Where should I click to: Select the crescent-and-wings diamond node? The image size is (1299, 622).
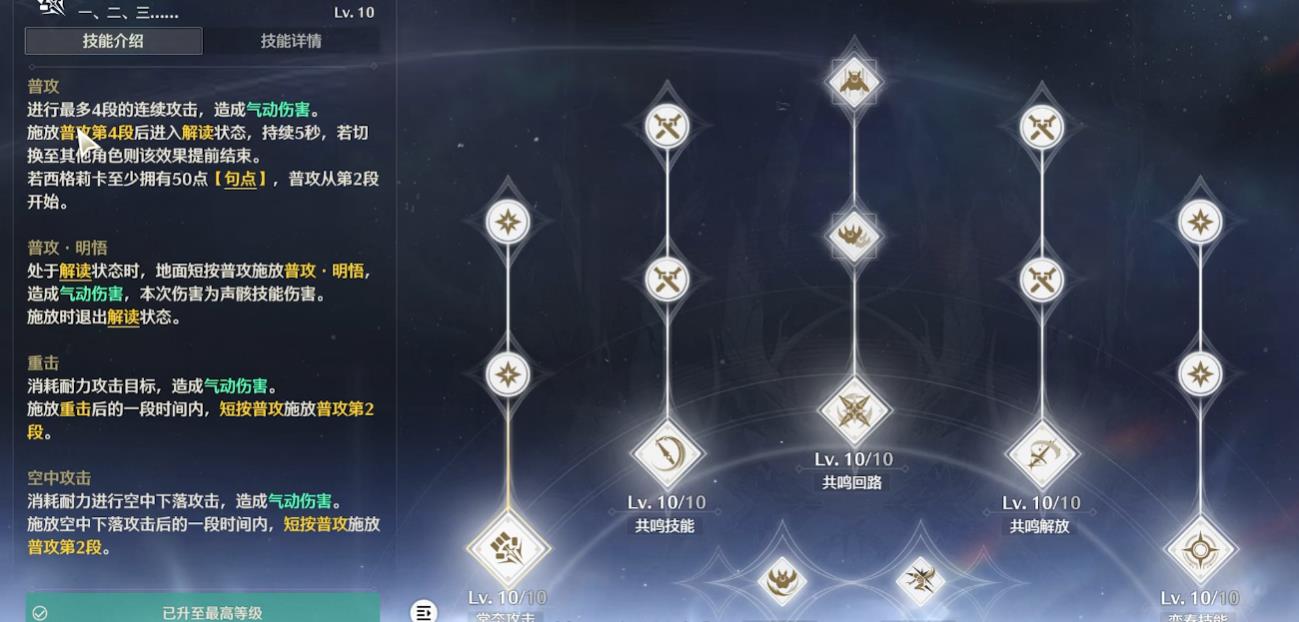coord(781,580)
